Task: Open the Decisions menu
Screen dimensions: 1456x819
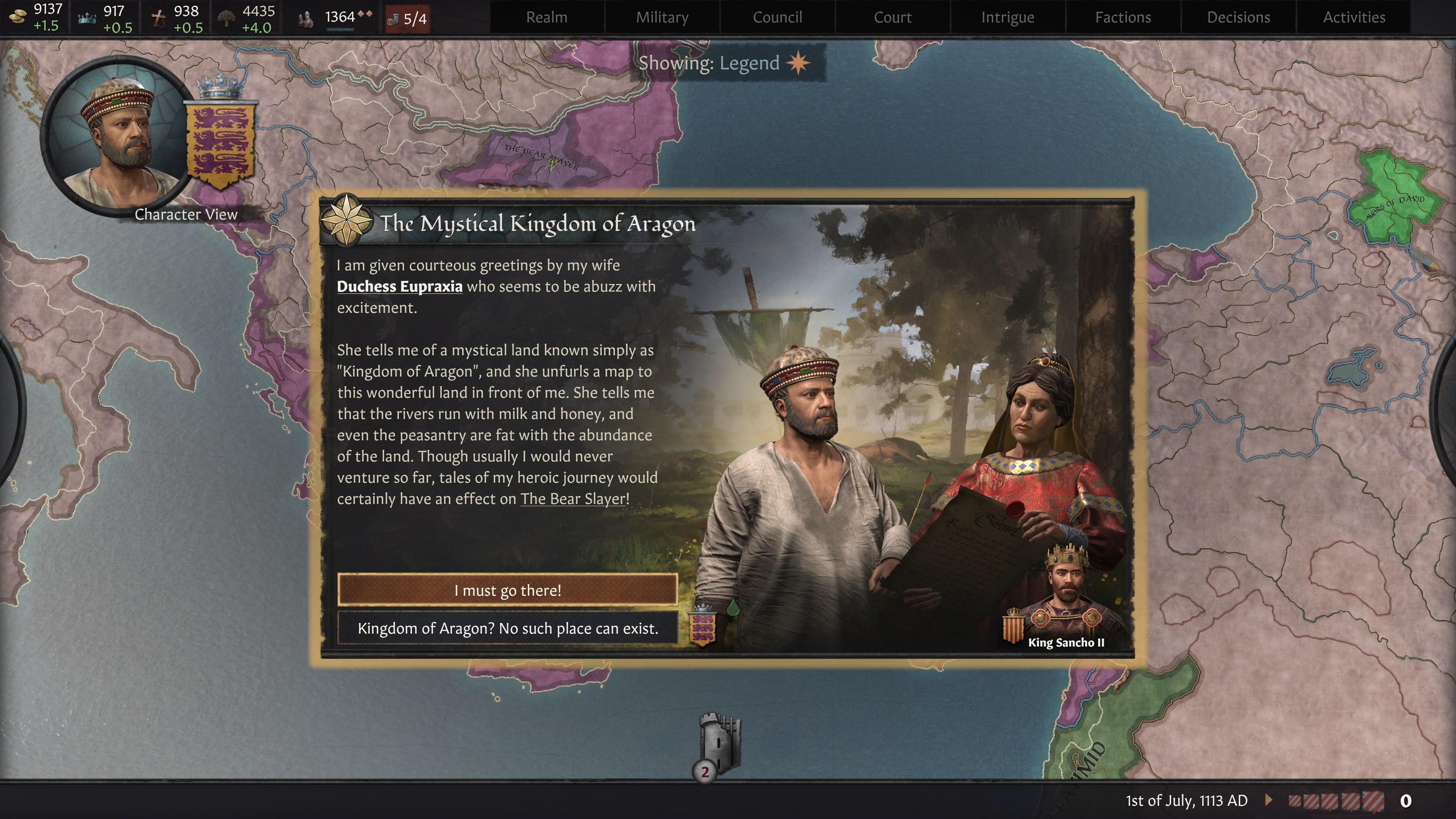Action: (x=1237, y=17)
